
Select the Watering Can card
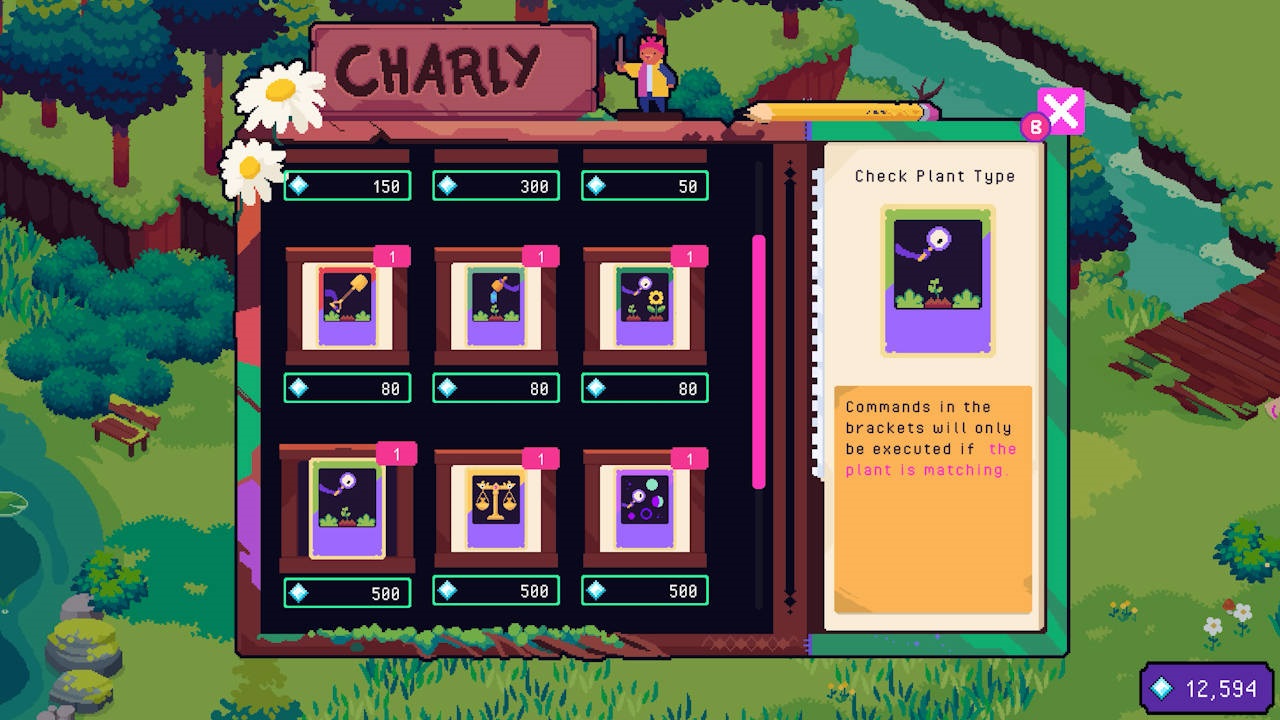pos(496,307)
